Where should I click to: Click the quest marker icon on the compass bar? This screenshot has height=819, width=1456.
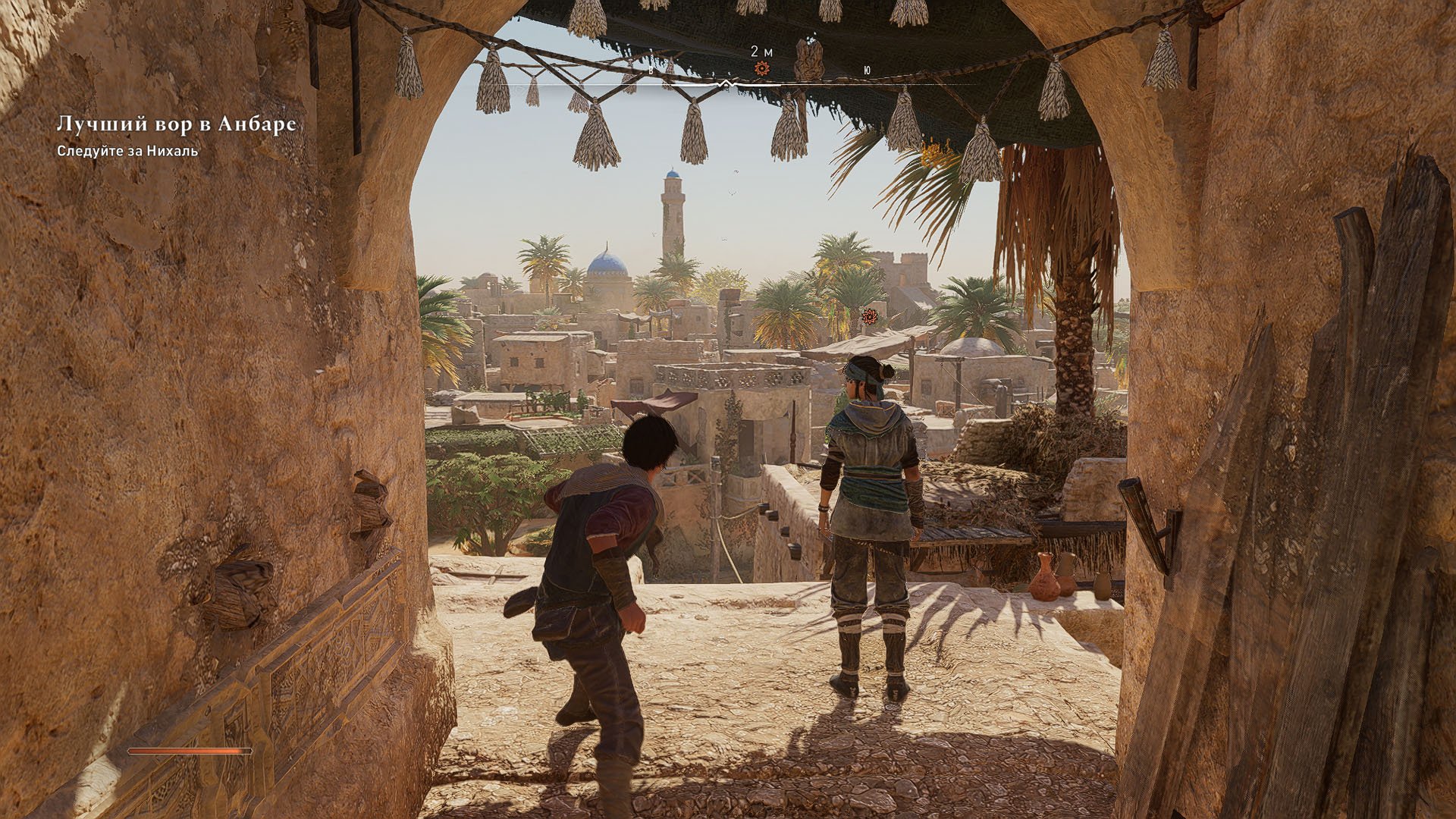pyautogui.click(x=761, y=69)
